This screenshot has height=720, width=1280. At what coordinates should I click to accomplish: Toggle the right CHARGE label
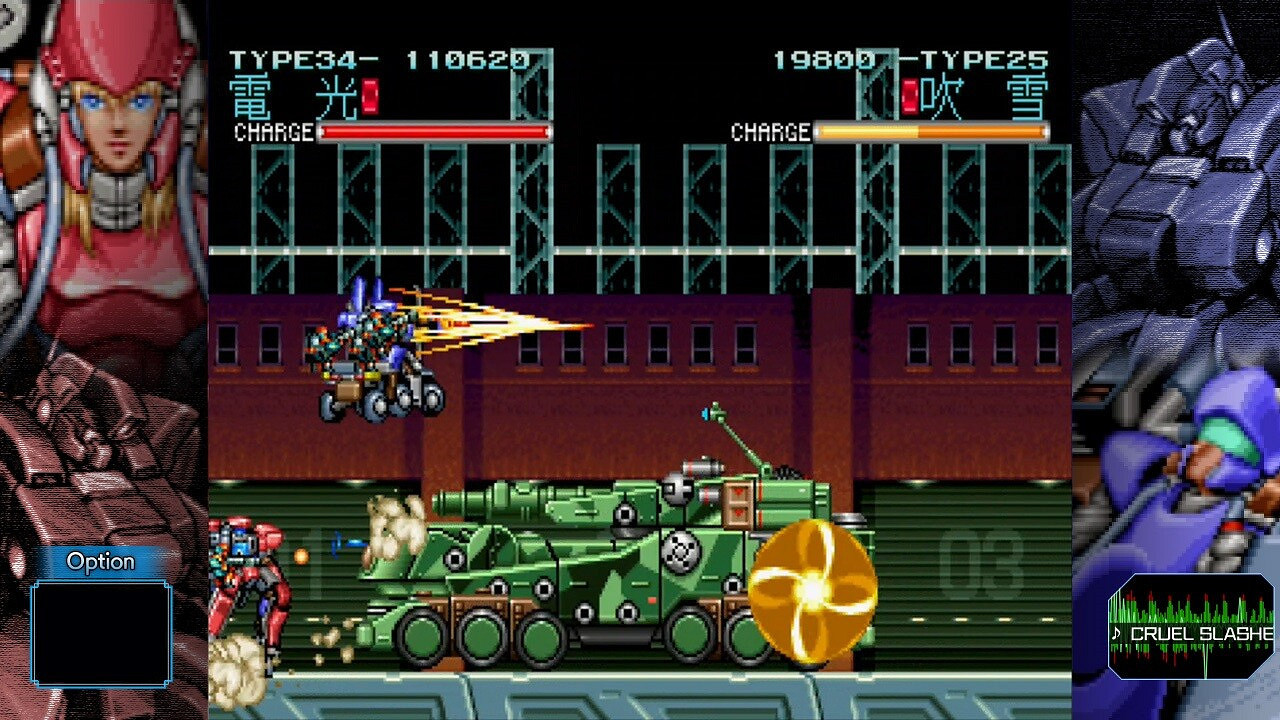click(x=771, y=131)
